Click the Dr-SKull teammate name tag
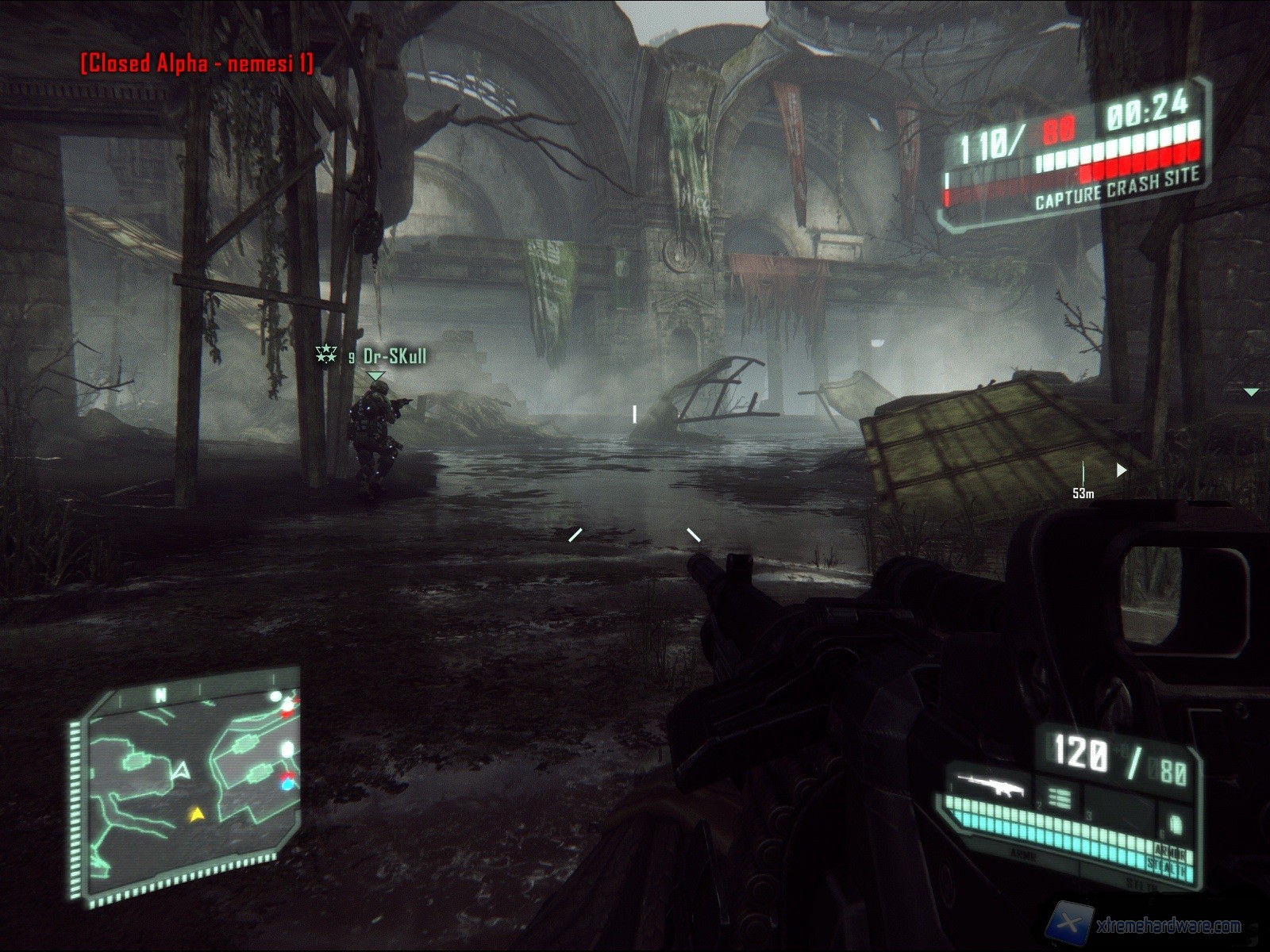The image size is (1270, 952). tap(394, 356)
